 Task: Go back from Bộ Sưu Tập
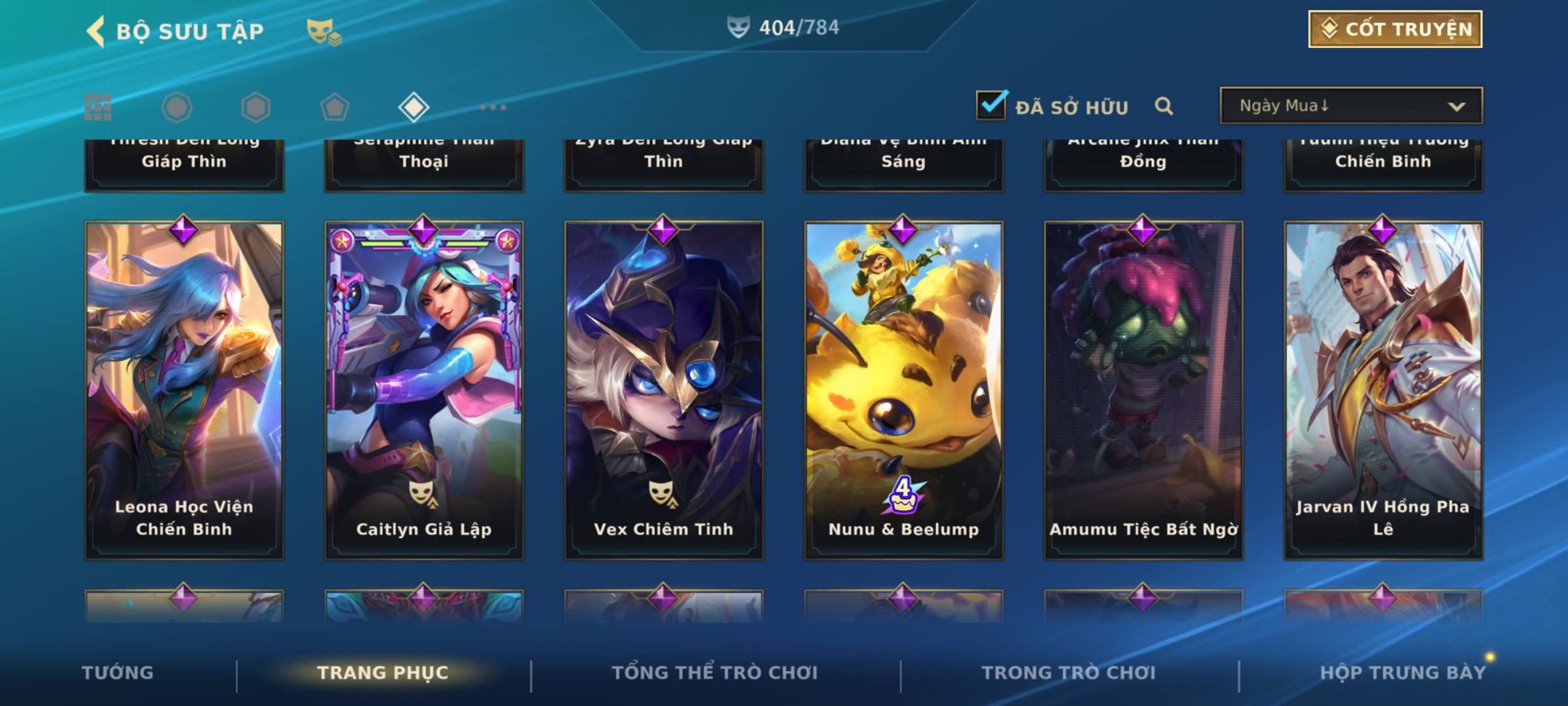pos(96,31)
